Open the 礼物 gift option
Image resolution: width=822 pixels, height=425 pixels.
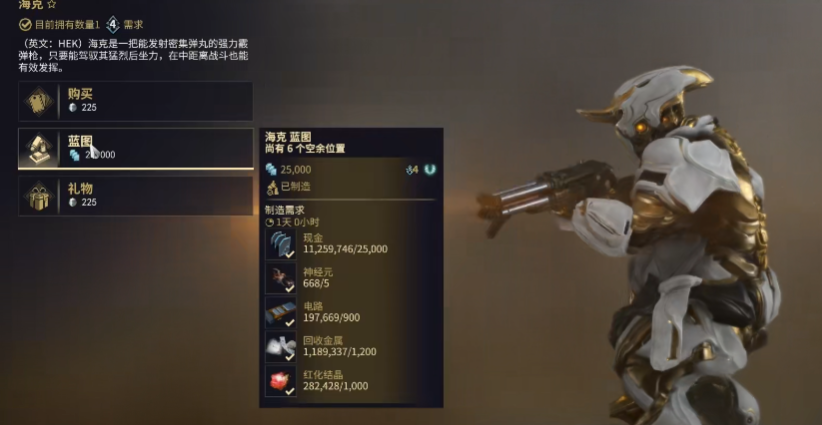tap(135, 195)
